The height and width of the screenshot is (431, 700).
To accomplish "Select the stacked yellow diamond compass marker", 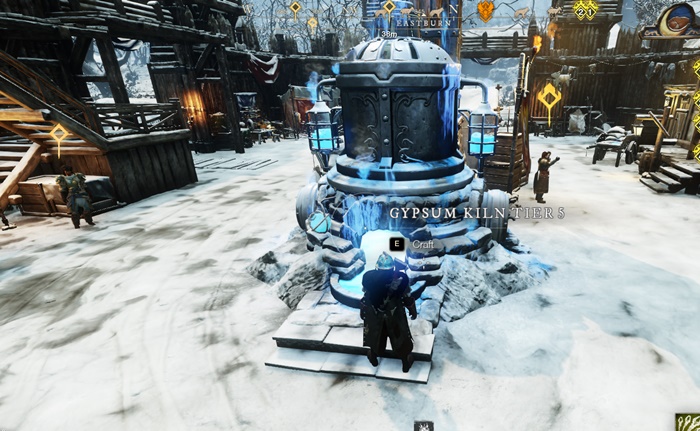I will [585, 9].
